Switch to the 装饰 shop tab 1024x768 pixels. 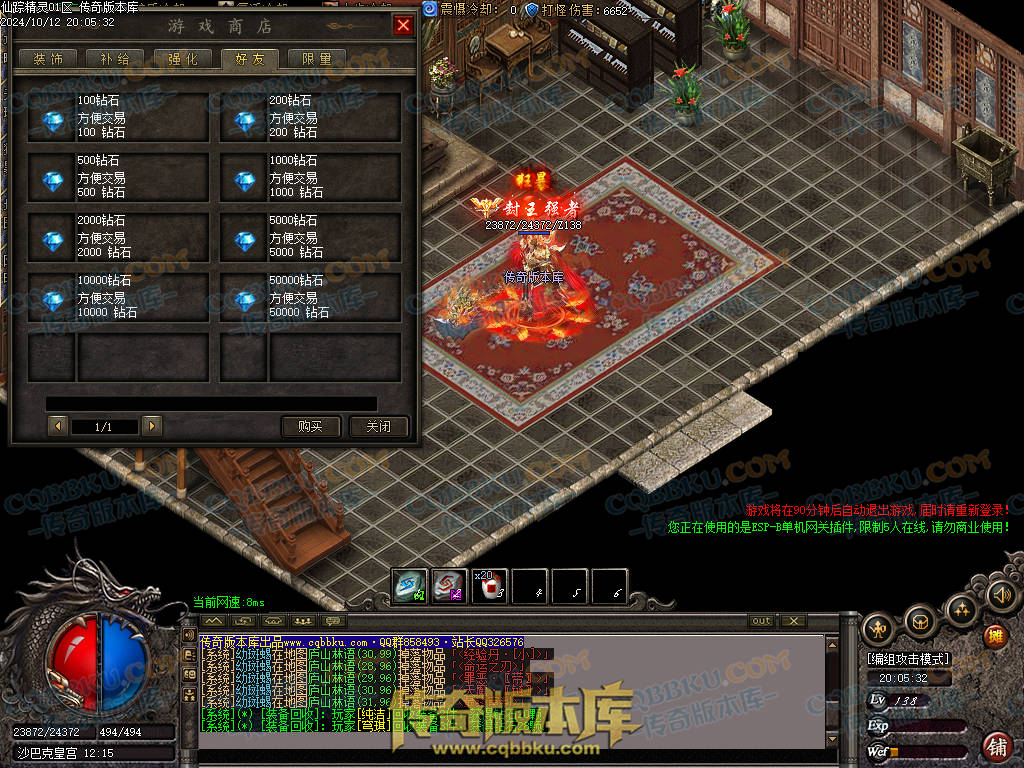tap(48, 59)
